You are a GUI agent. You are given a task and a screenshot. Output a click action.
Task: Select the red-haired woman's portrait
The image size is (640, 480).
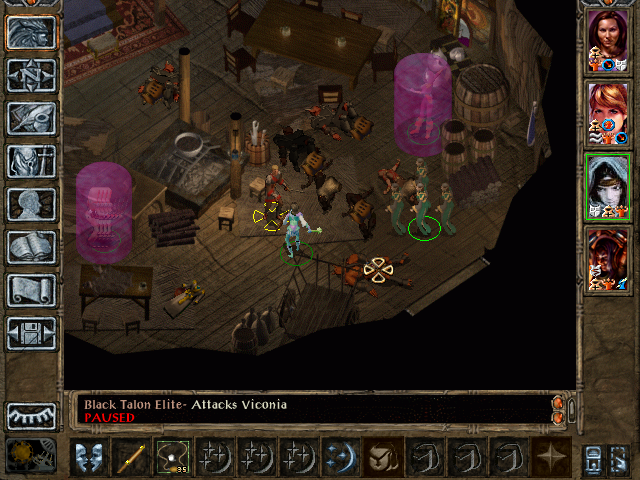click(x=607, y=112)
